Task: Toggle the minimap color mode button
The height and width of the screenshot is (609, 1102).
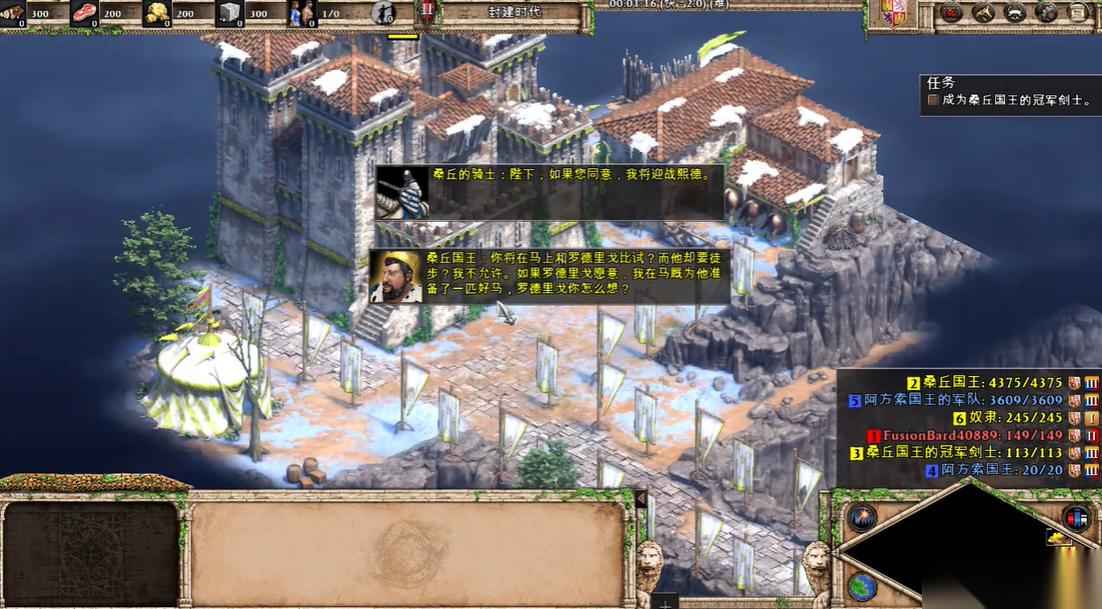Action: coord(1076,517)
